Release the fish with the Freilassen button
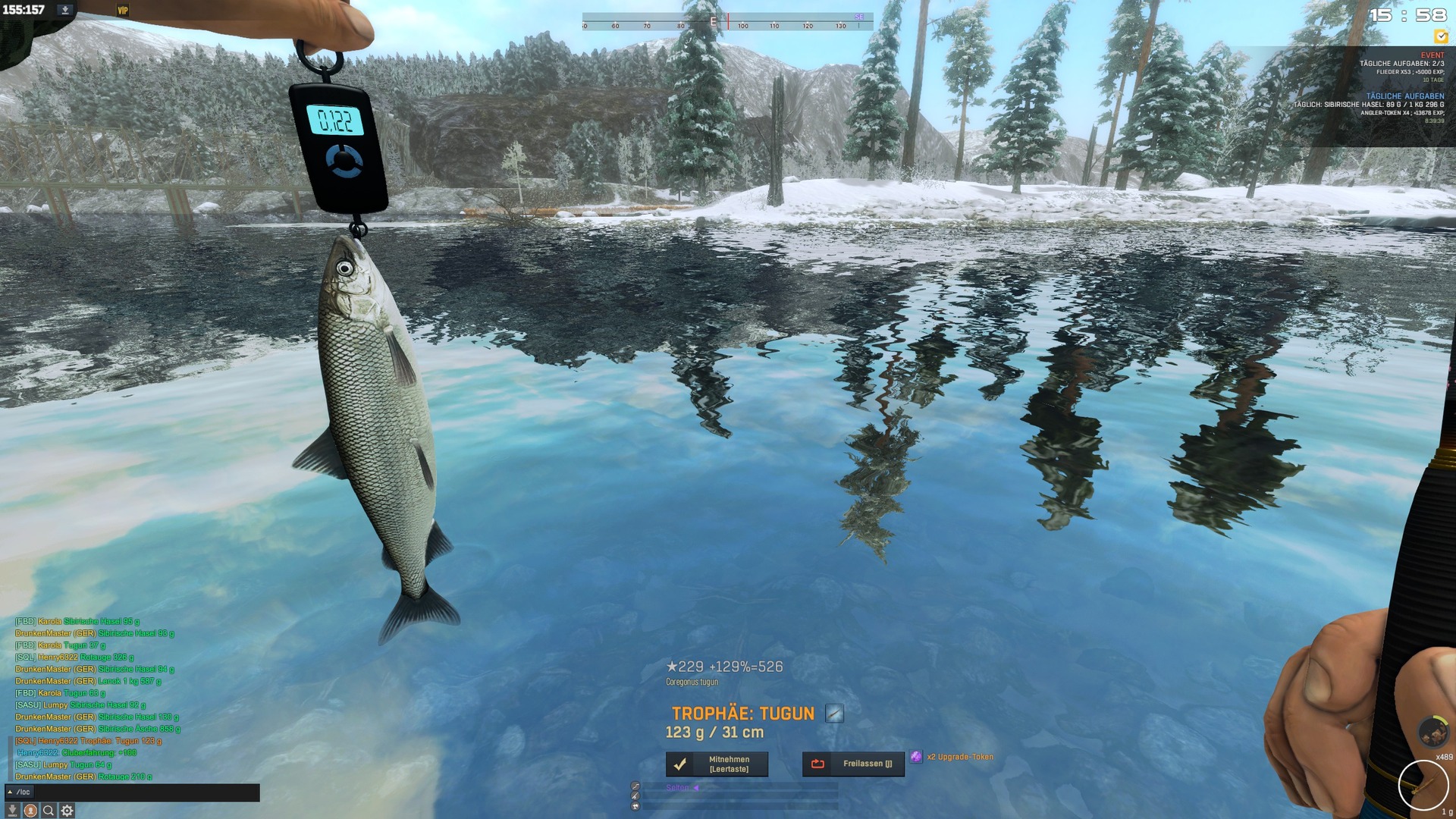Image resolution: width=1456 pixels, height=819 pixels. tap(853, 764)
